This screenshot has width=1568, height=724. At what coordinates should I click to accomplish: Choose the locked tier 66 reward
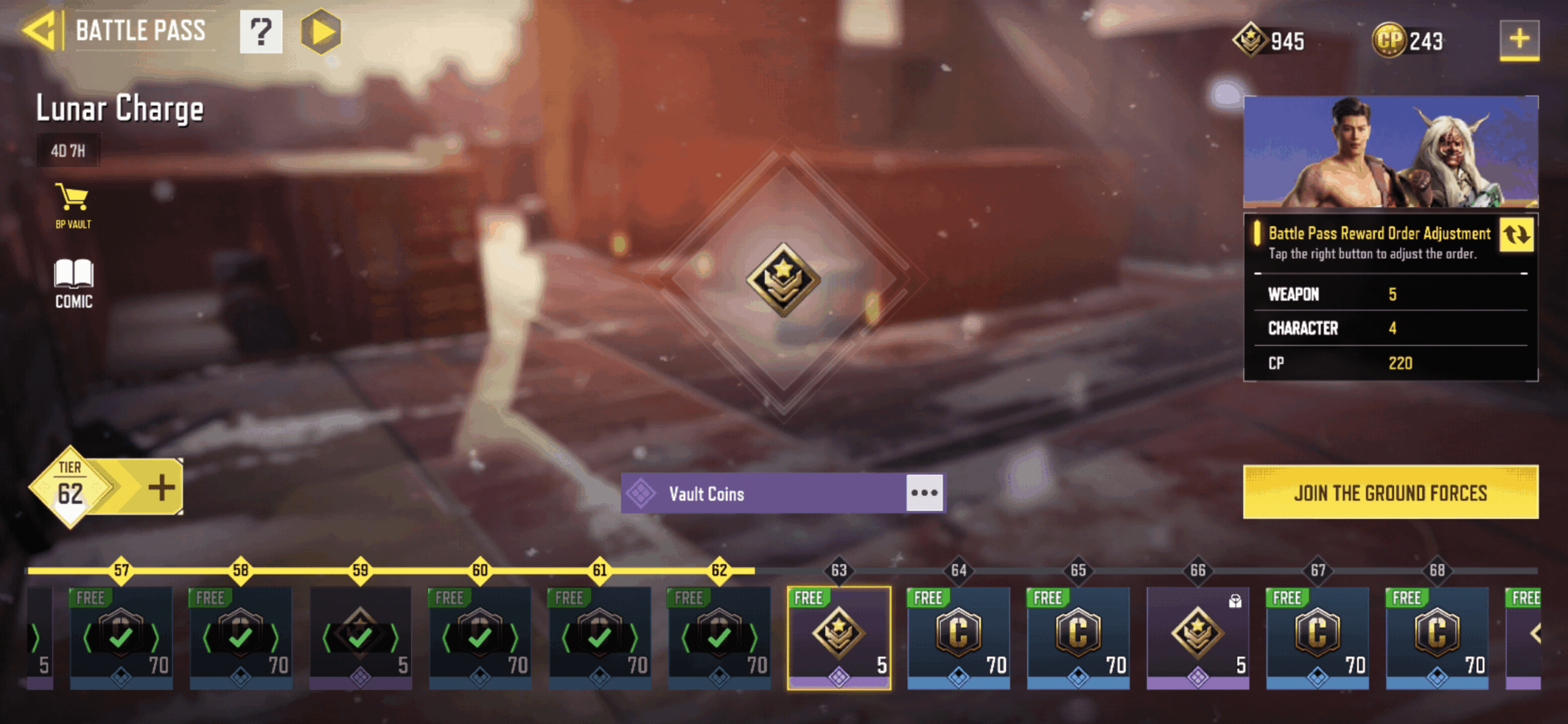(1197, 637)
